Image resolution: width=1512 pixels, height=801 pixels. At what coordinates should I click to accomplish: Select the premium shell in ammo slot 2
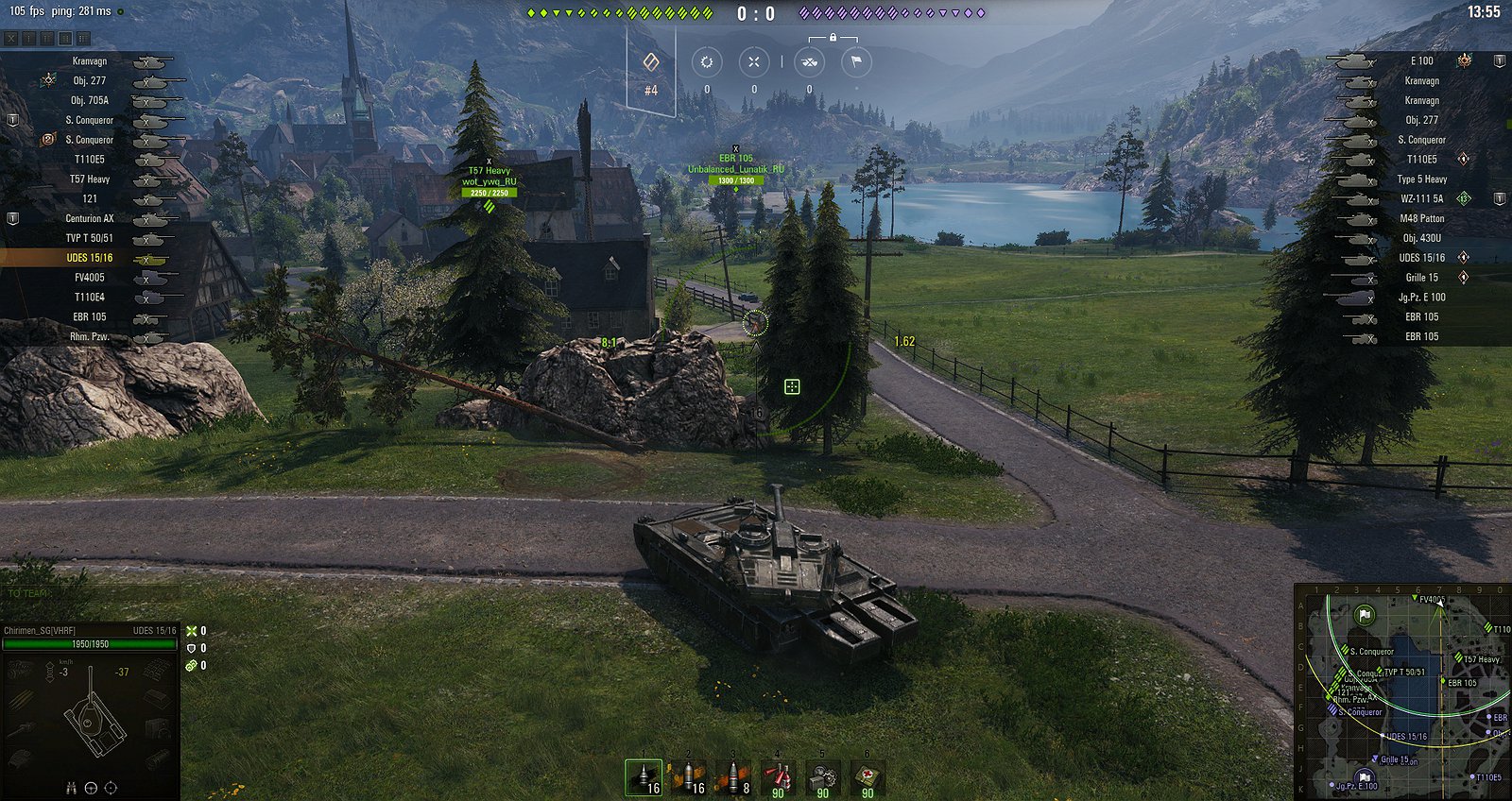(688, 776)
